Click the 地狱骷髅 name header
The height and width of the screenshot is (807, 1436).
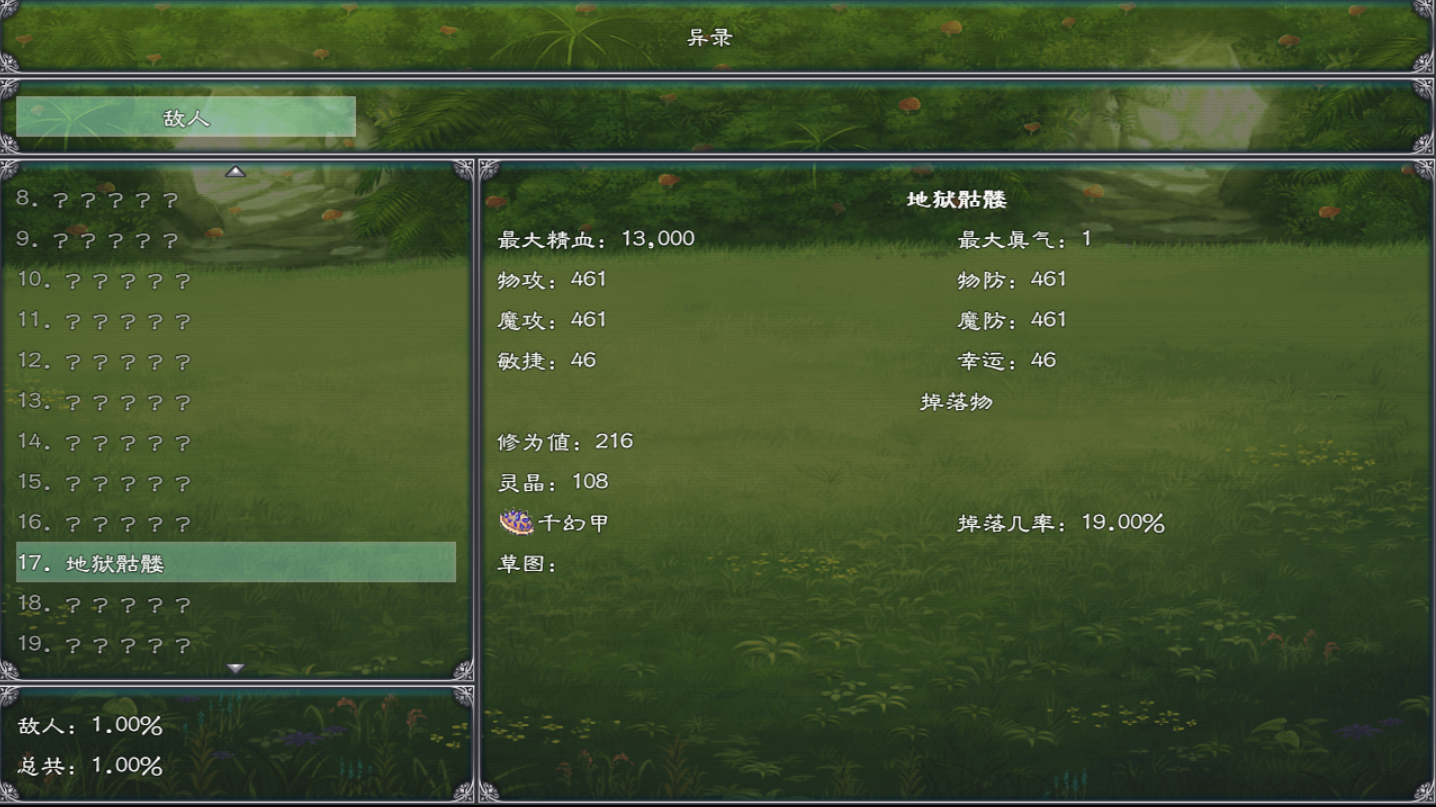tap(955, 198)
